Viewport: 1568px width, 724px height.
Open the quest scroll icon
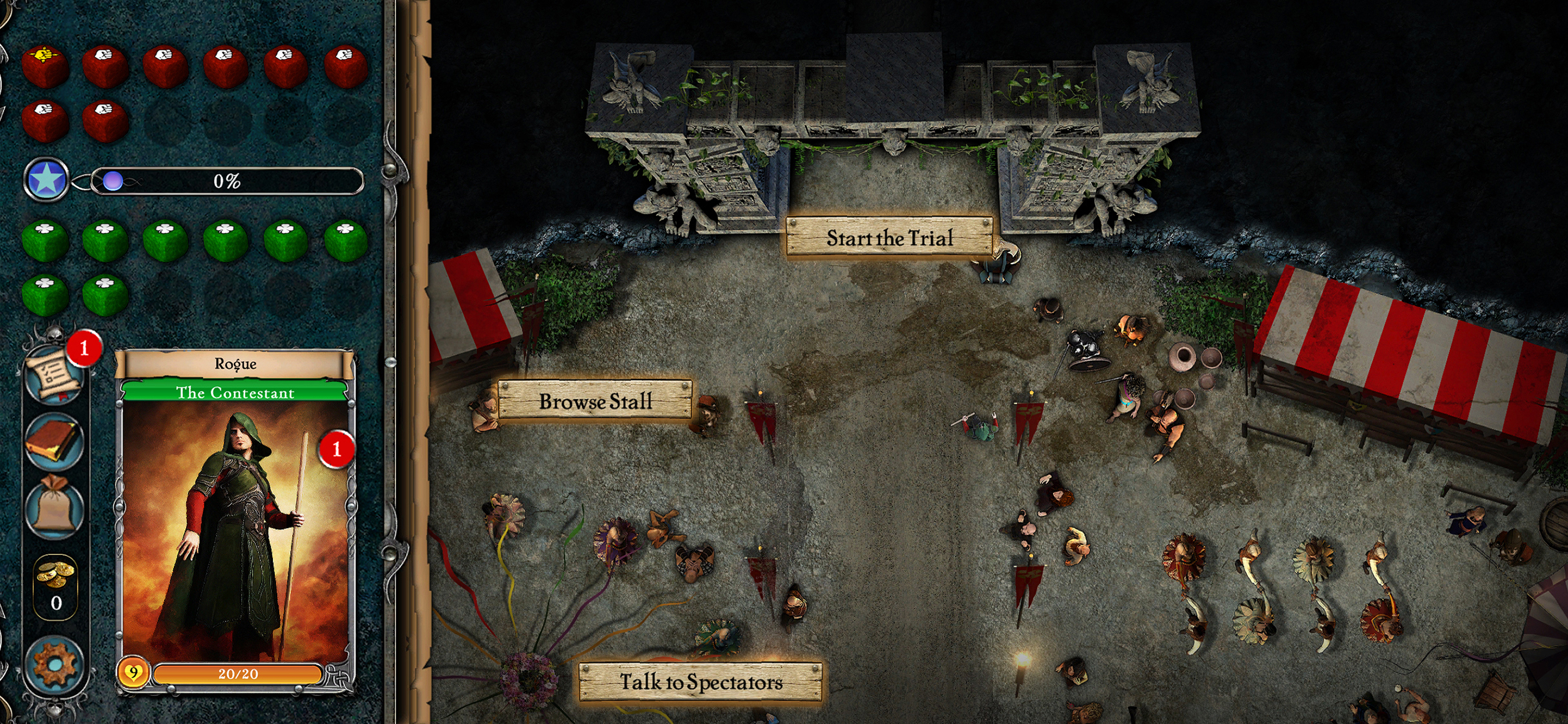pos(54,375)
